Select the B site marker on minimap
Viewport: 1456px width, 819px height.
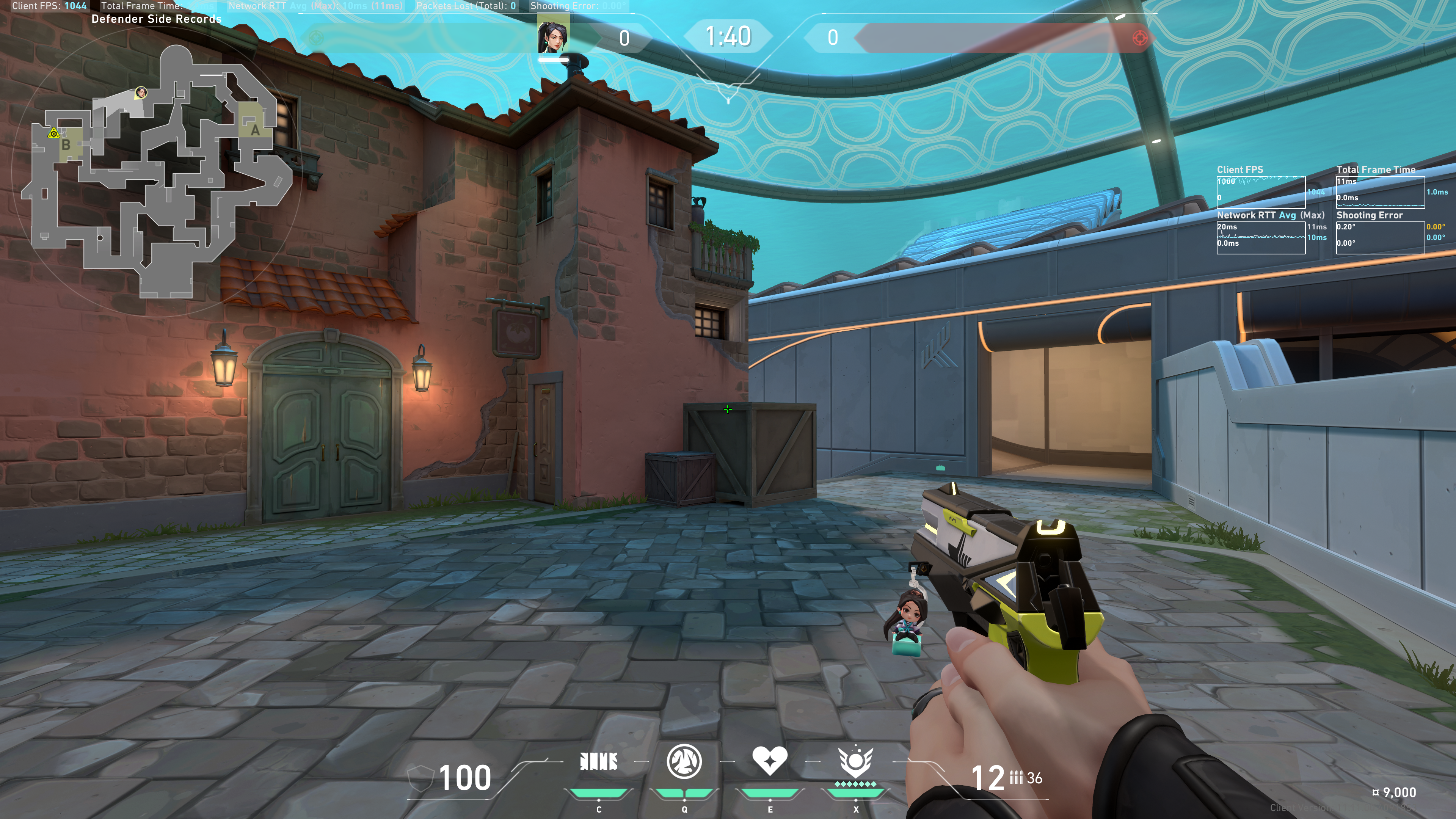(x=66, y=145)
